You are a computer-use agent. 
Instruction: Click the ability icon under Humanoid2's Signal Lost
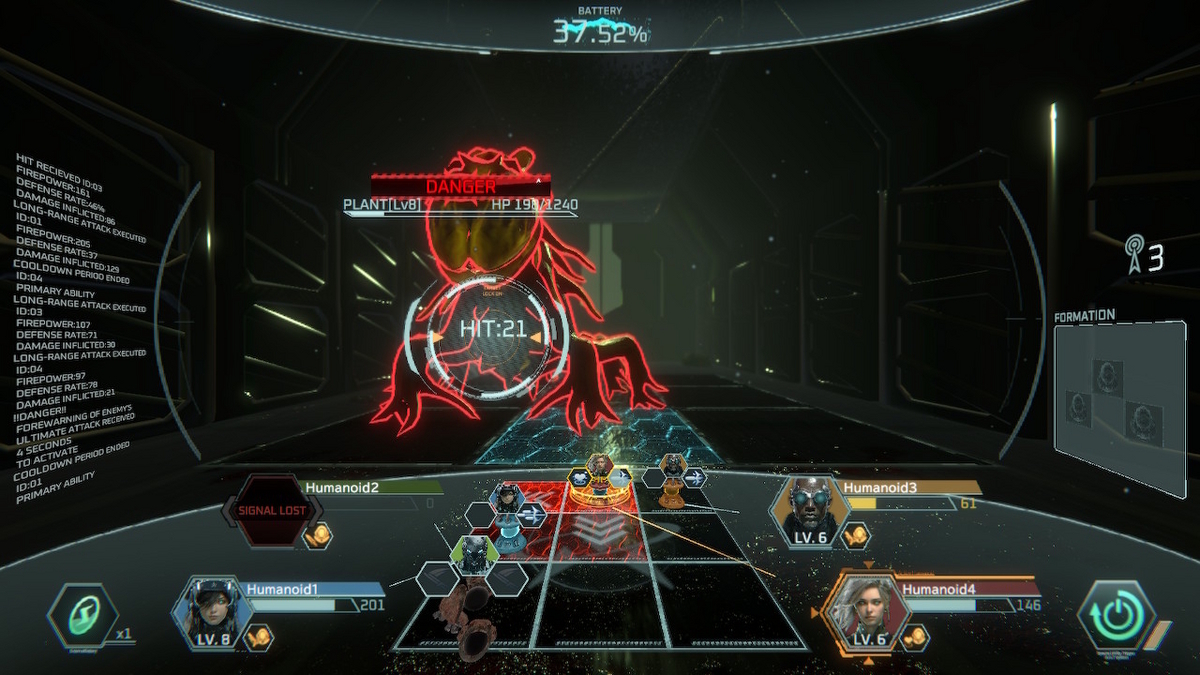[x=318, y=535]
